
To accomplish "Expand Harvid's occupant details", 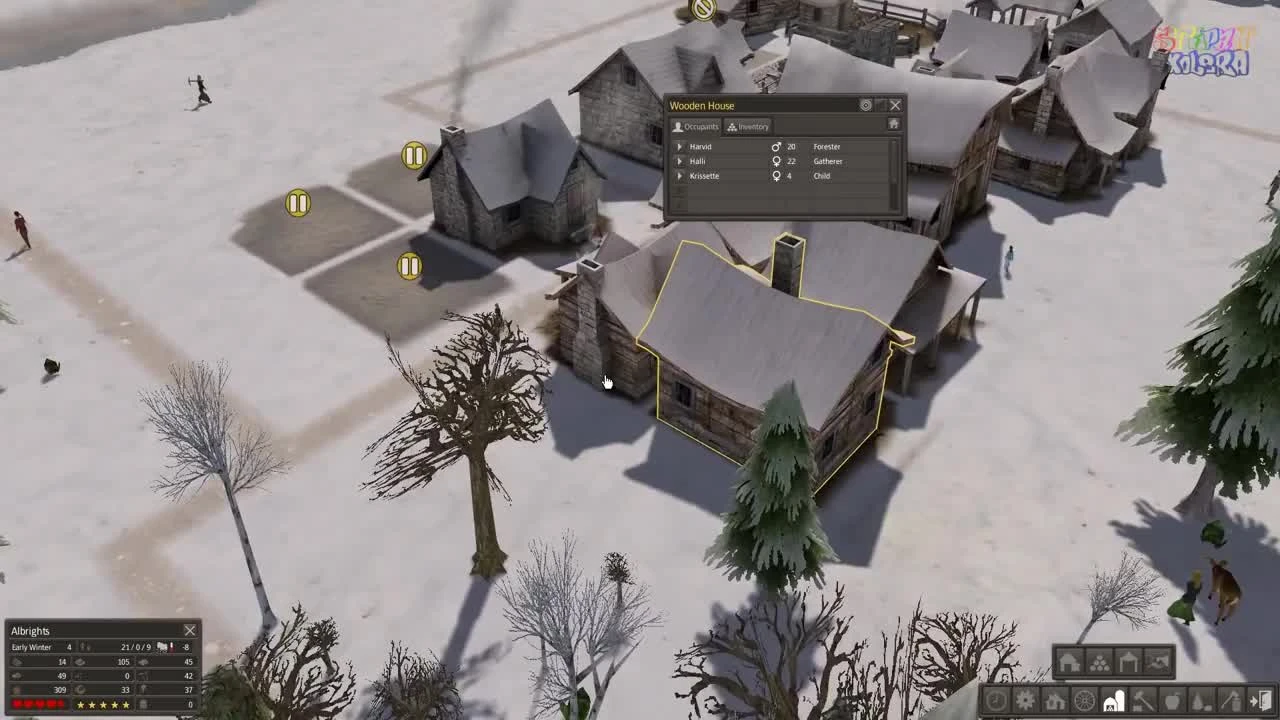I will (680, 146).
